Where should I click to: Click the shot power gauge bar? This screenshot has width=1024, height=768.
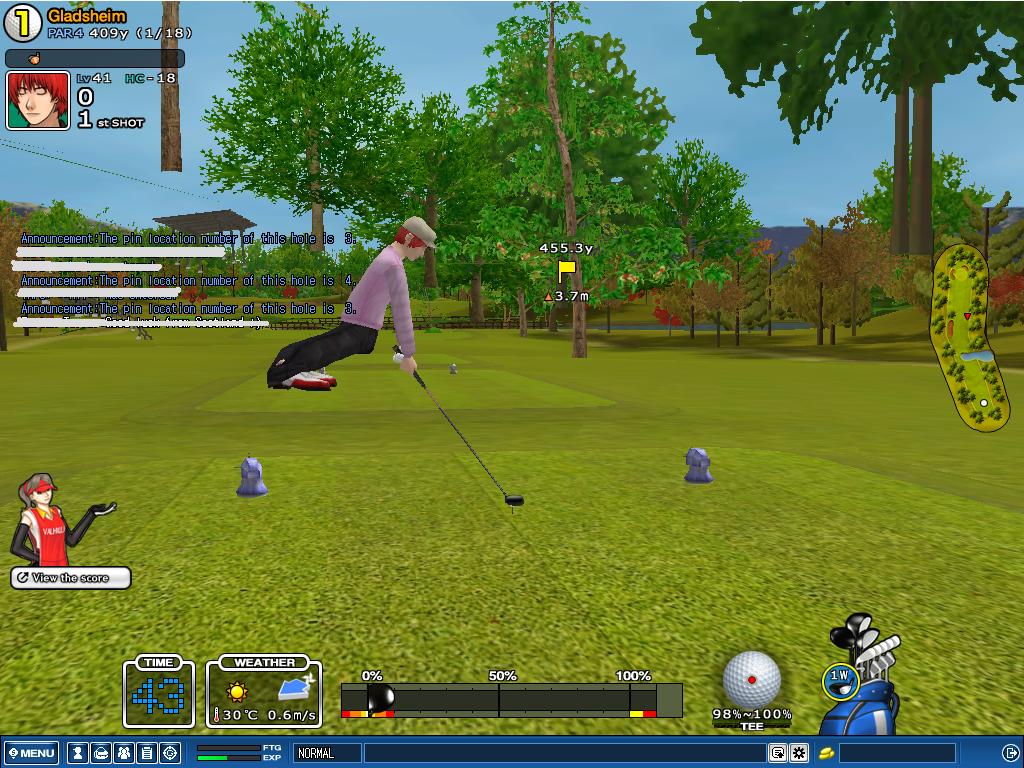[x=511, y=699]
